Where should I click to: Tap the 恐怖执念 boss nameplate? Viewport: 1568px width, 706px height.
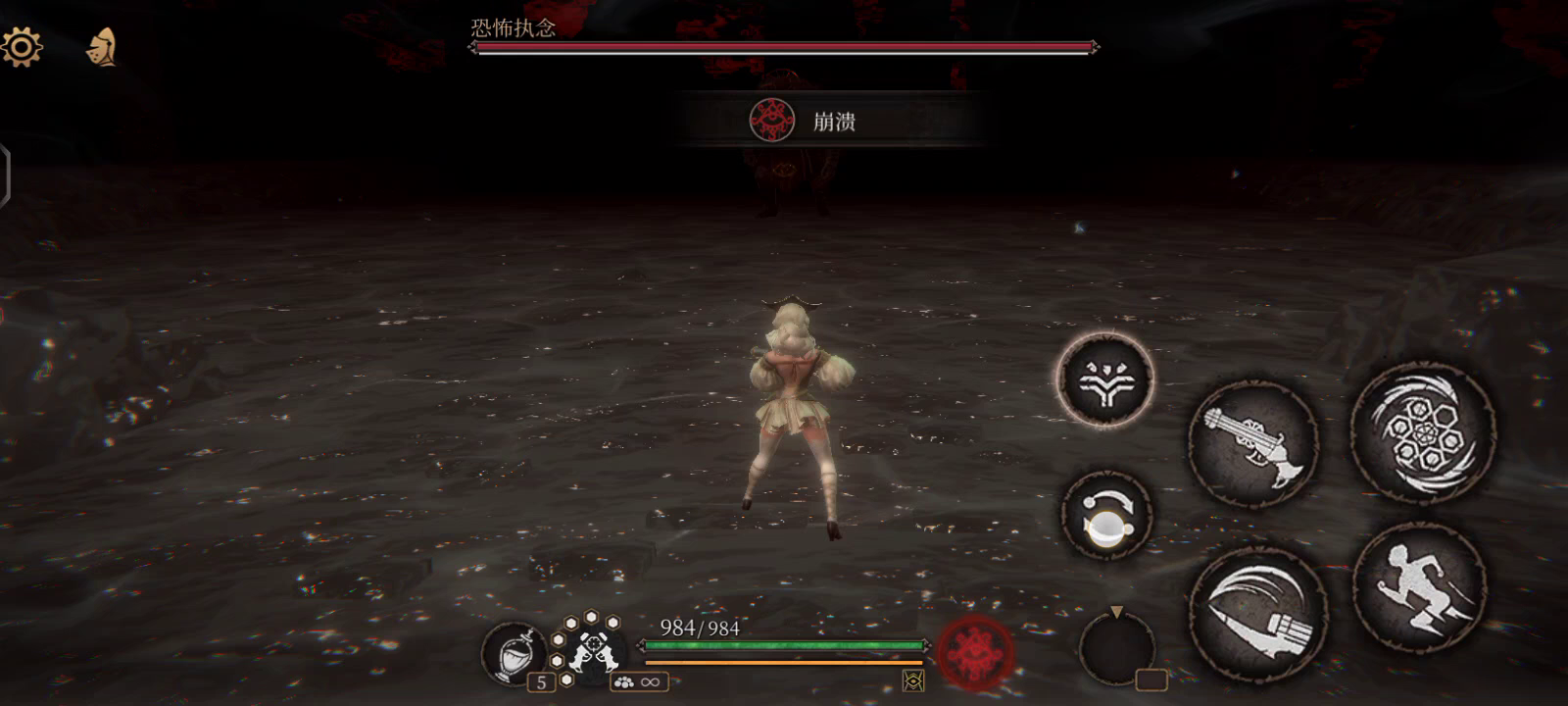(510, 29)
